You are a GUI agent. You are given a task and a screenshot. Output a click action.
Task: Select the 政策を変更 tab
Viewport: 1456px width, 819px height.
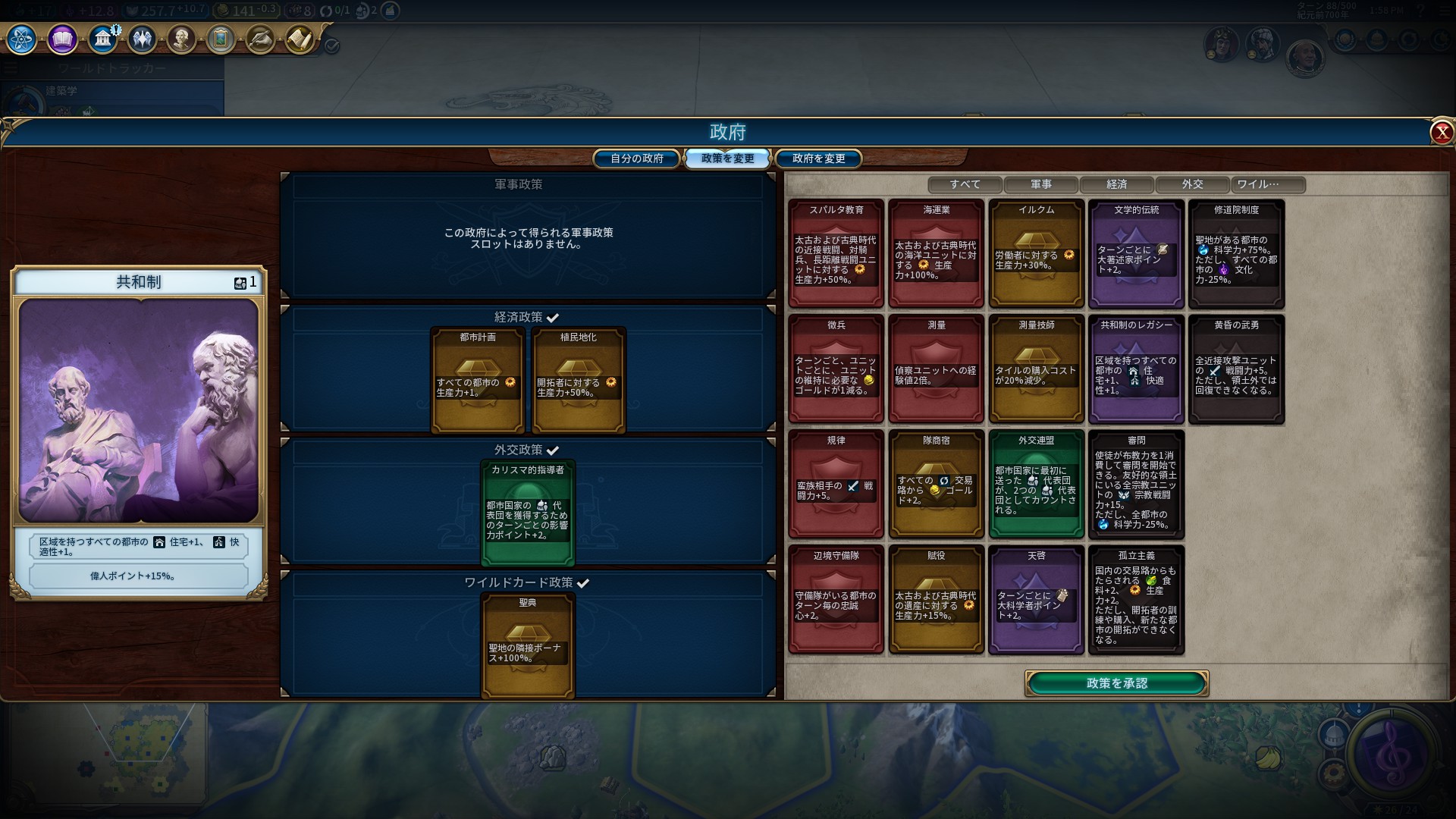tap(727, 158)
